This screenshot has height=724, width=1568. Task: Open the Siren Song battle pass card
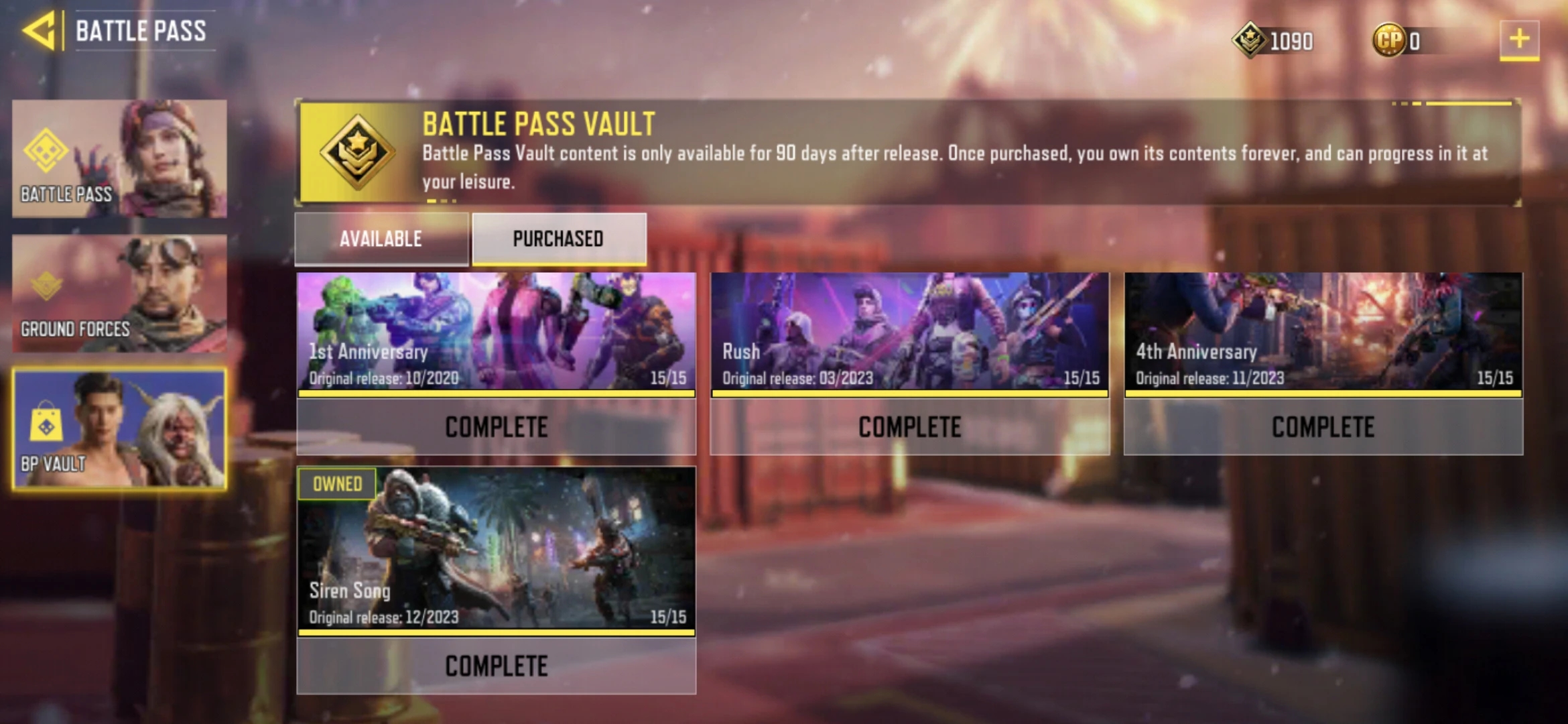[x=496, y=550]
